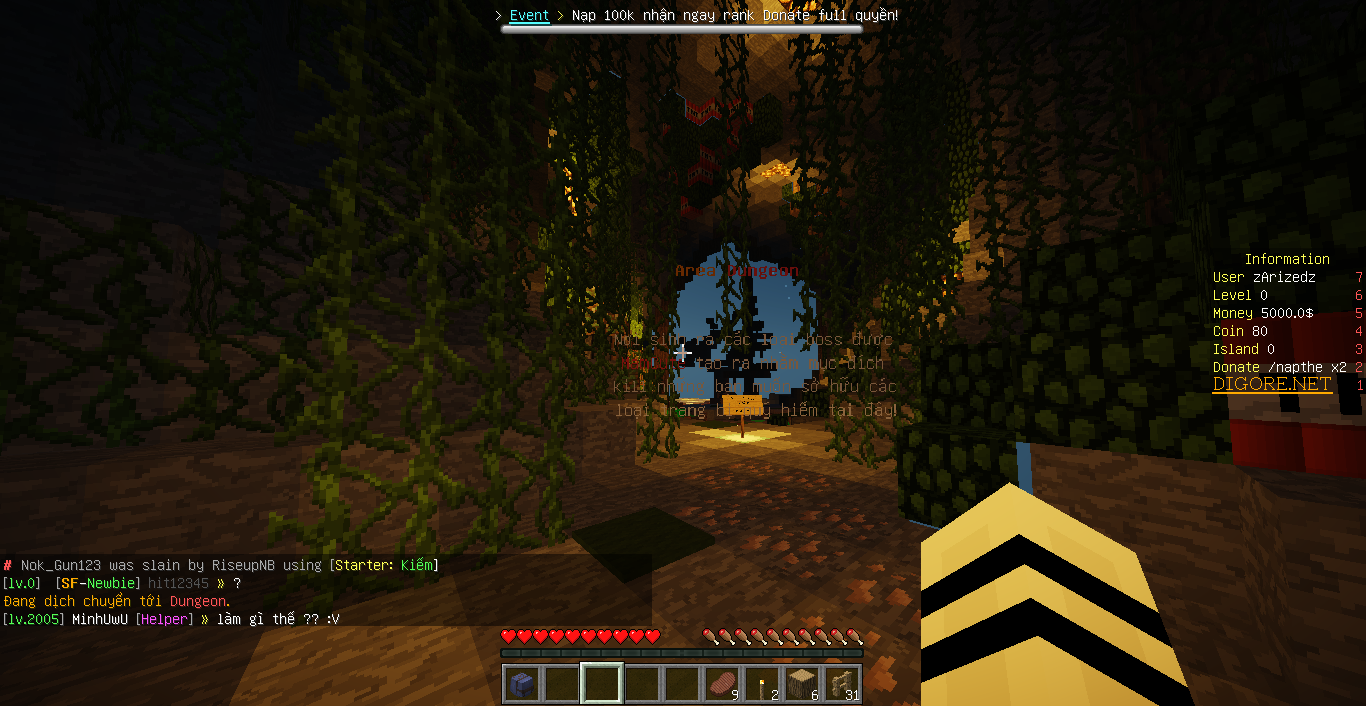Viewport: 1366px width, 706px height.
Task: Click MinhUwU's name in the chat
Action: pos(99,620)
